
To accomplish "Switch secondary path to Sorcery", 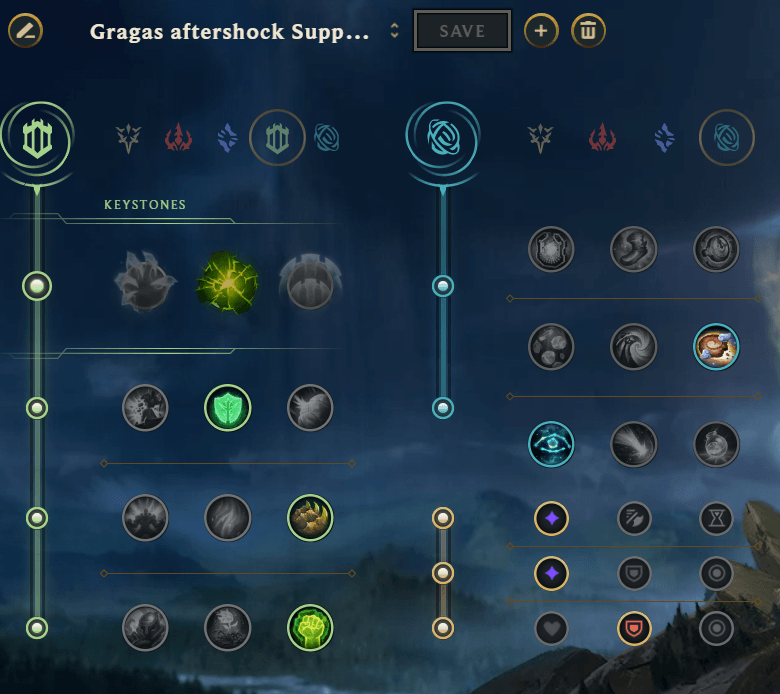I will pos(664,137).
